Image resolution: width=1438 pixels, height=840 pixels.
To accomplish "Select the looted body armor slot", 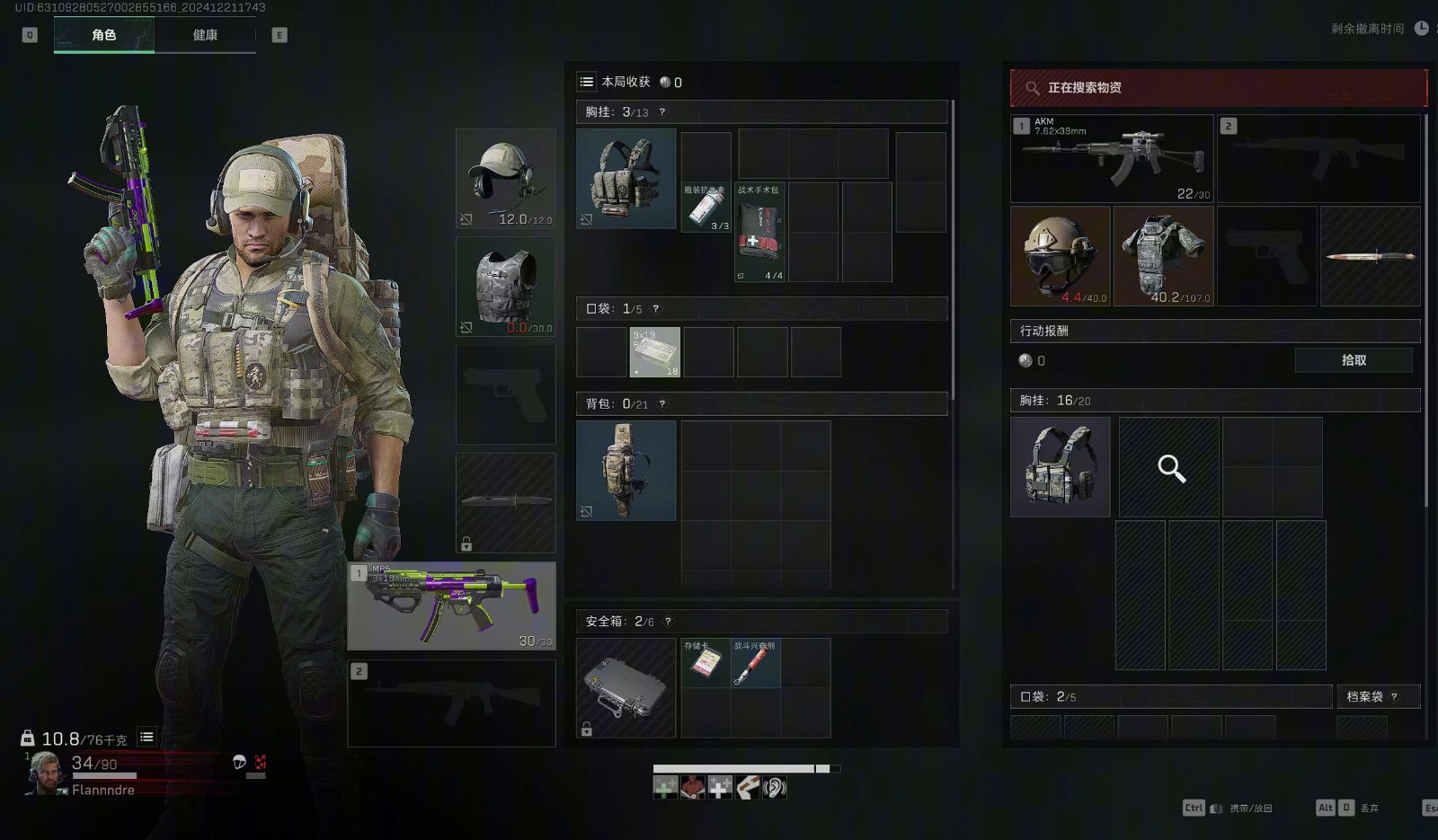I will coord(1164,256).
